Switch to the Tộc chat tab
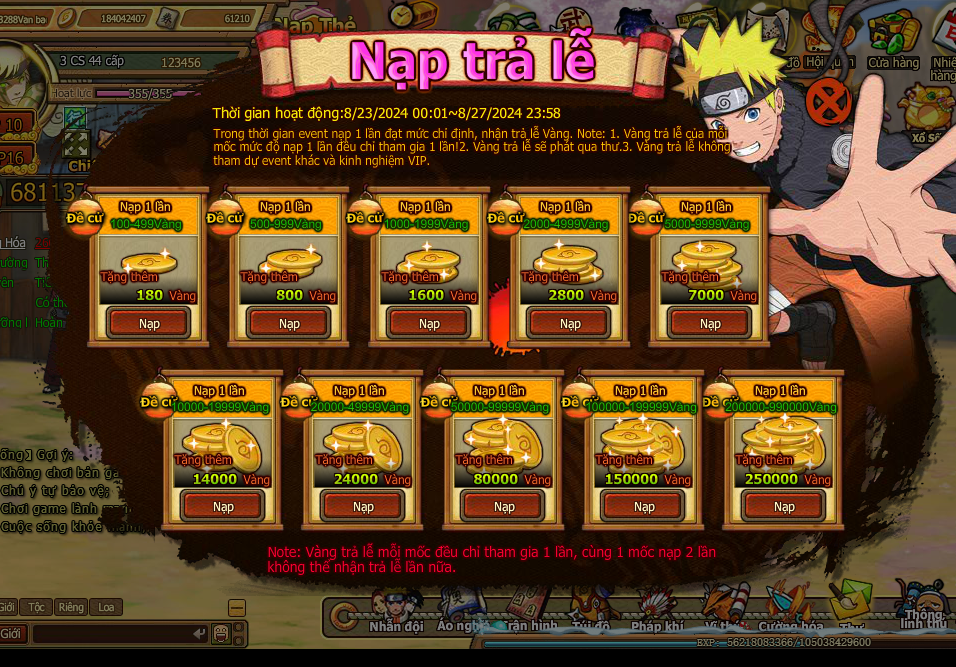 (38, 607)
